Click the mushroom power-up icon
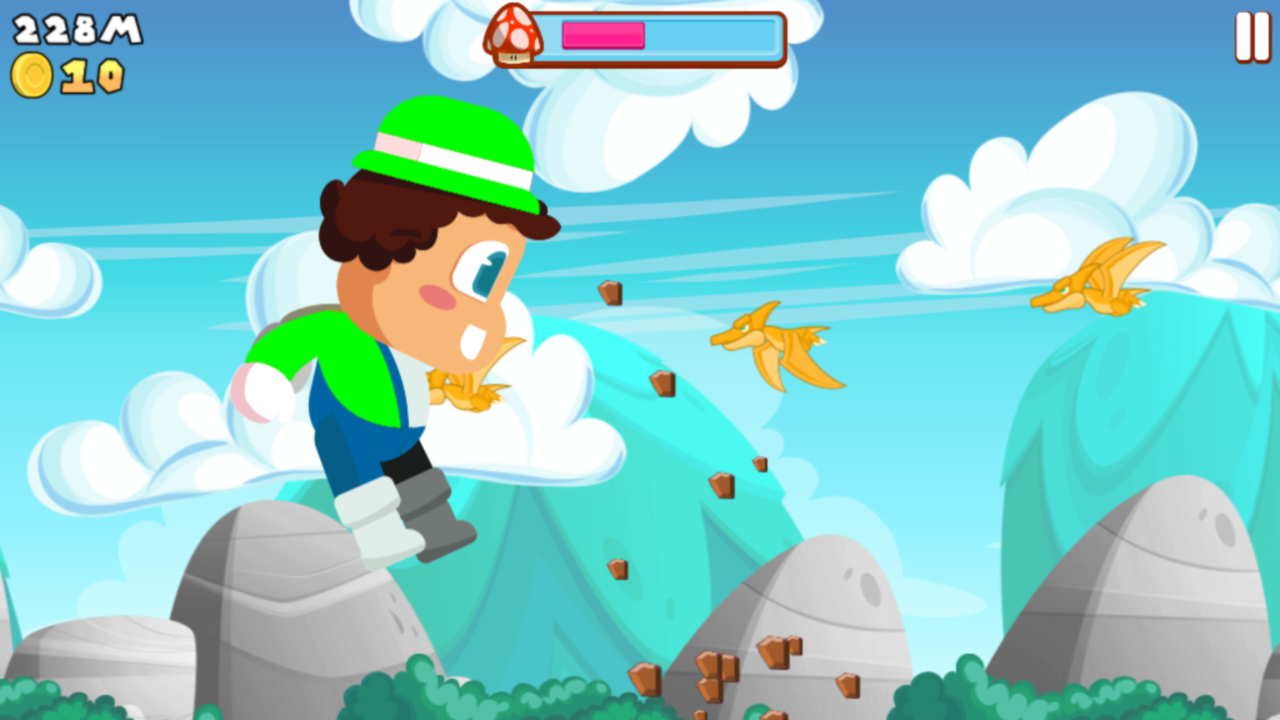The height and width of the screenshot is (720, 1280). click(x=516, y=36)
